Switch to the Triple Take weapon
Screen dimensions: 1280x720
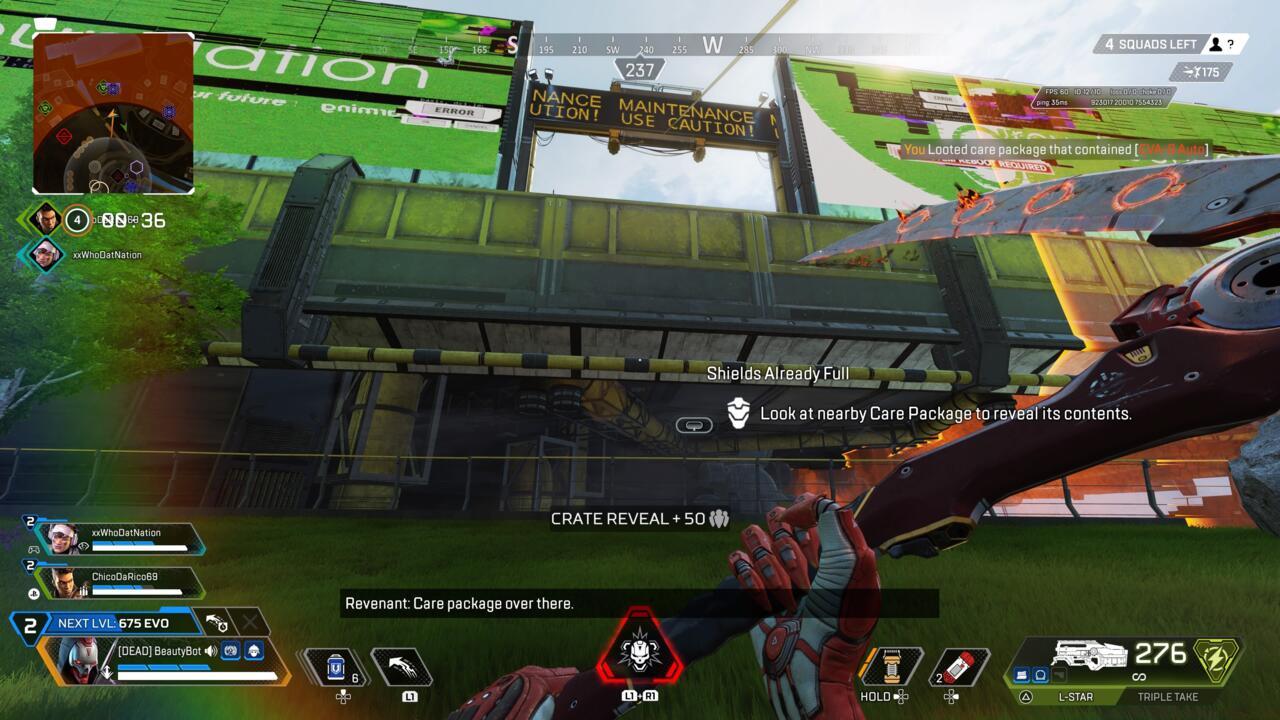coord(1168,696)
